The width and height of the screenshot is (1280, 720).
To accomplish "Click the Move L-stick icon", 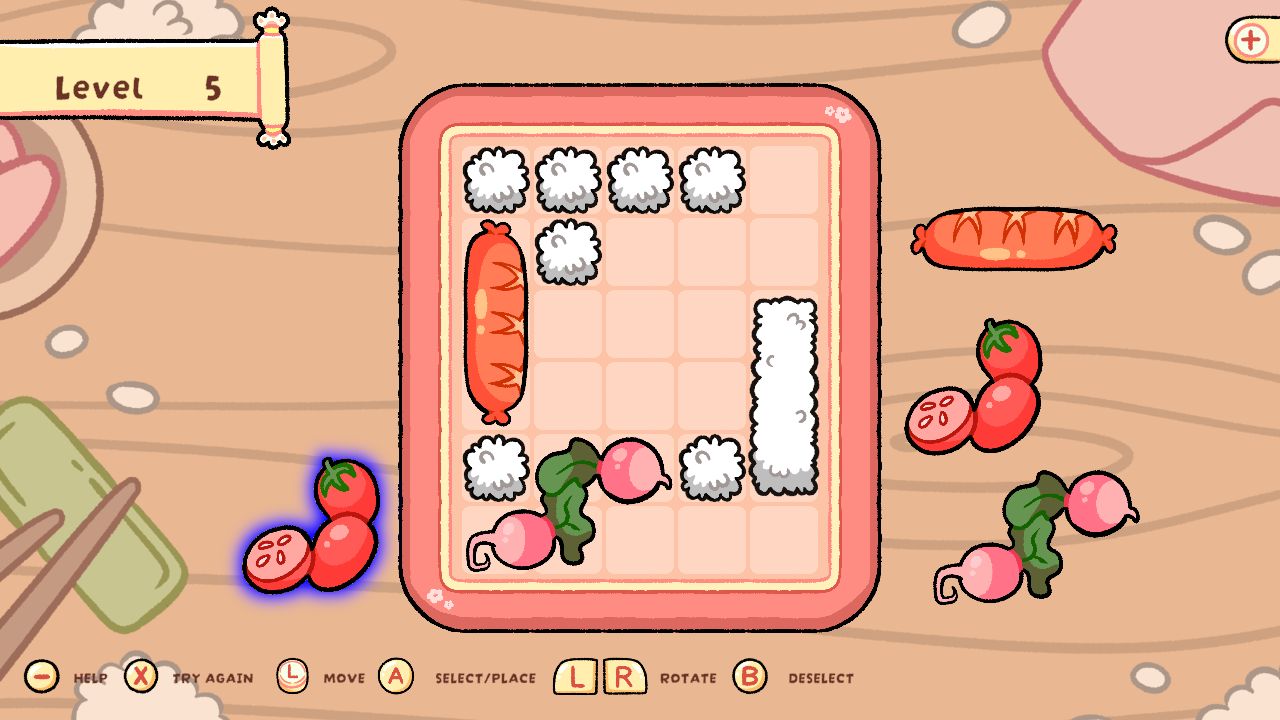I will [294, 676].
